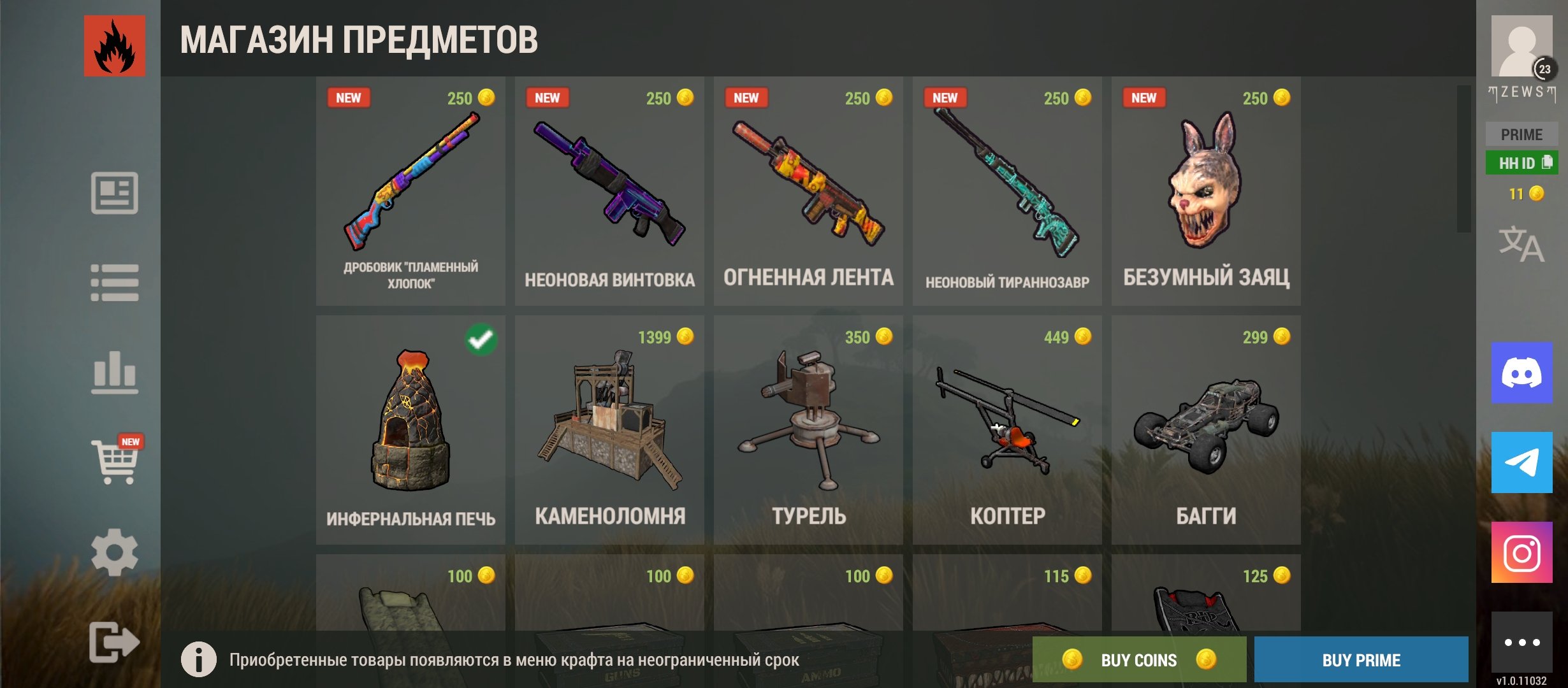
Task: Open the Discord link
Action: coord(1521,373)
